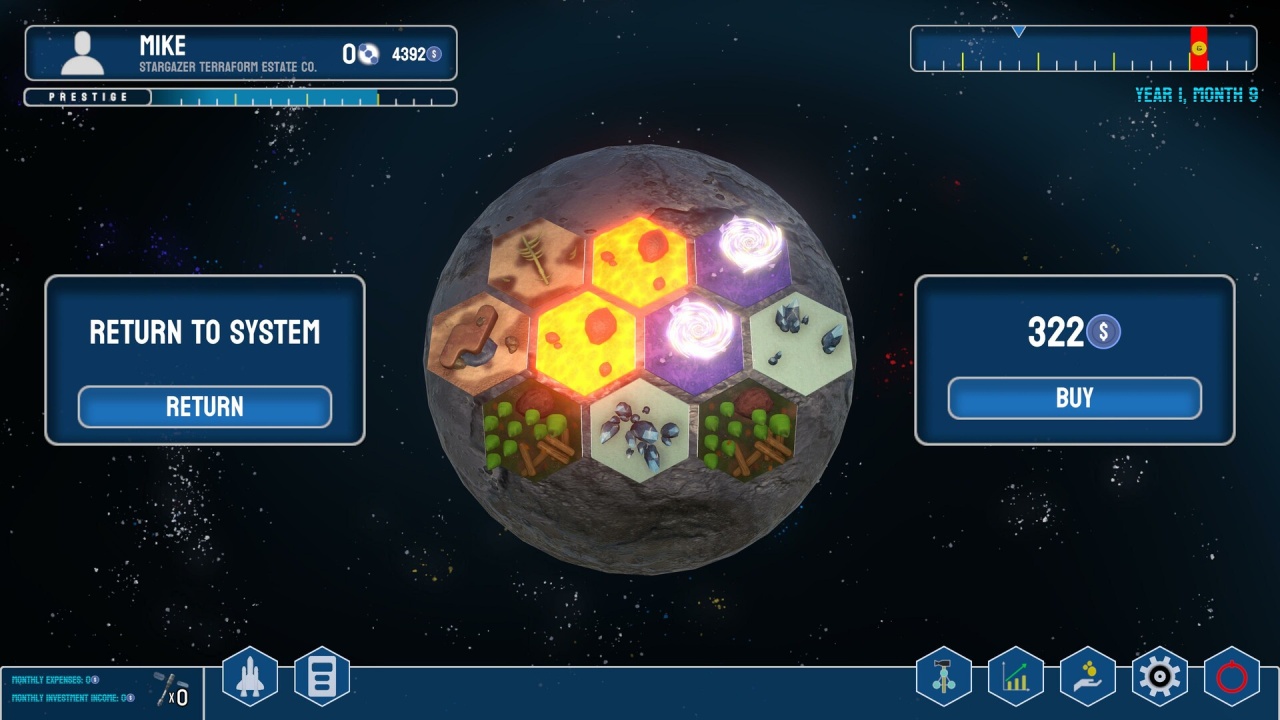
Task: Open the space shuttle menu
Action: pyautogui.click(x=249, y=677)
